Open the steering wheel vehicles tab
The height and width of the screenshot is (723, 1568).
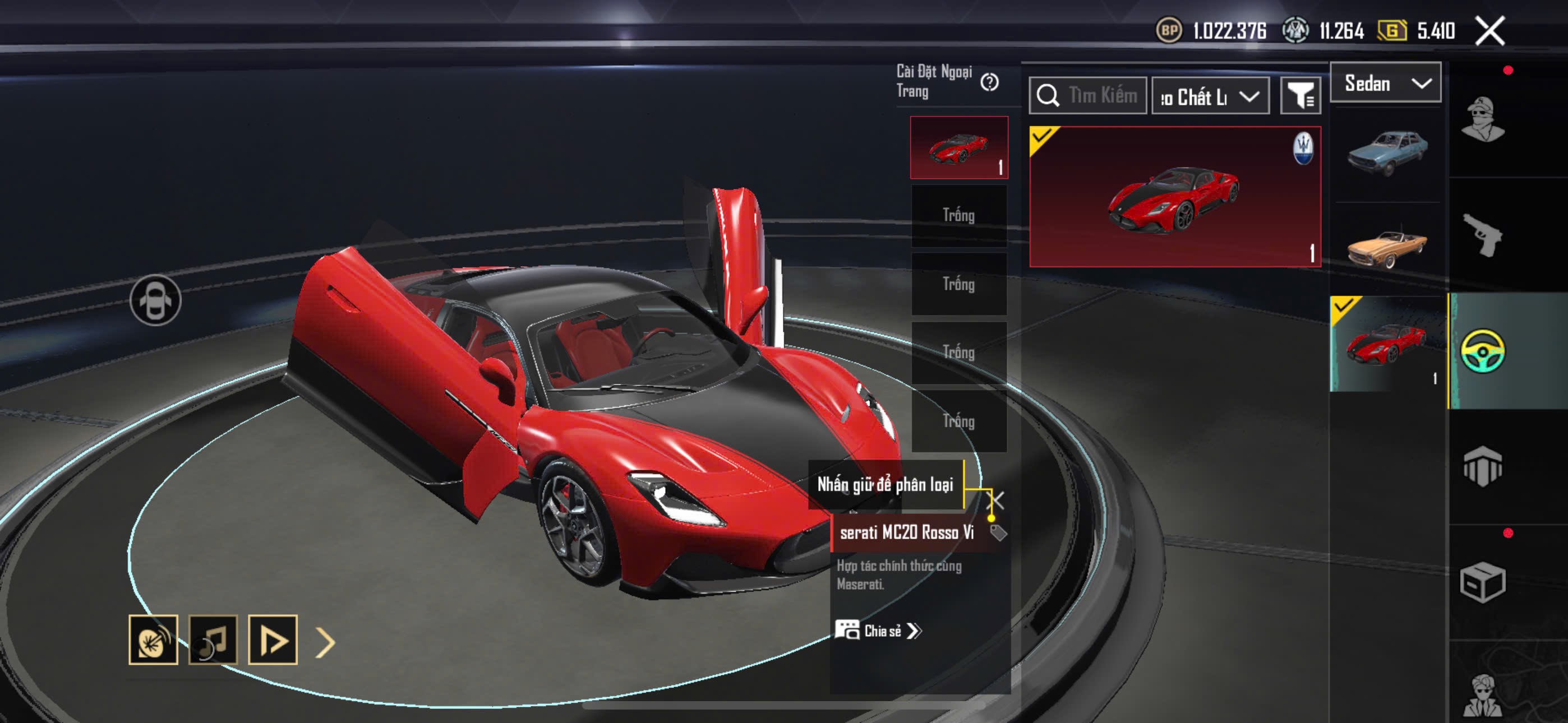point(1483,350)
